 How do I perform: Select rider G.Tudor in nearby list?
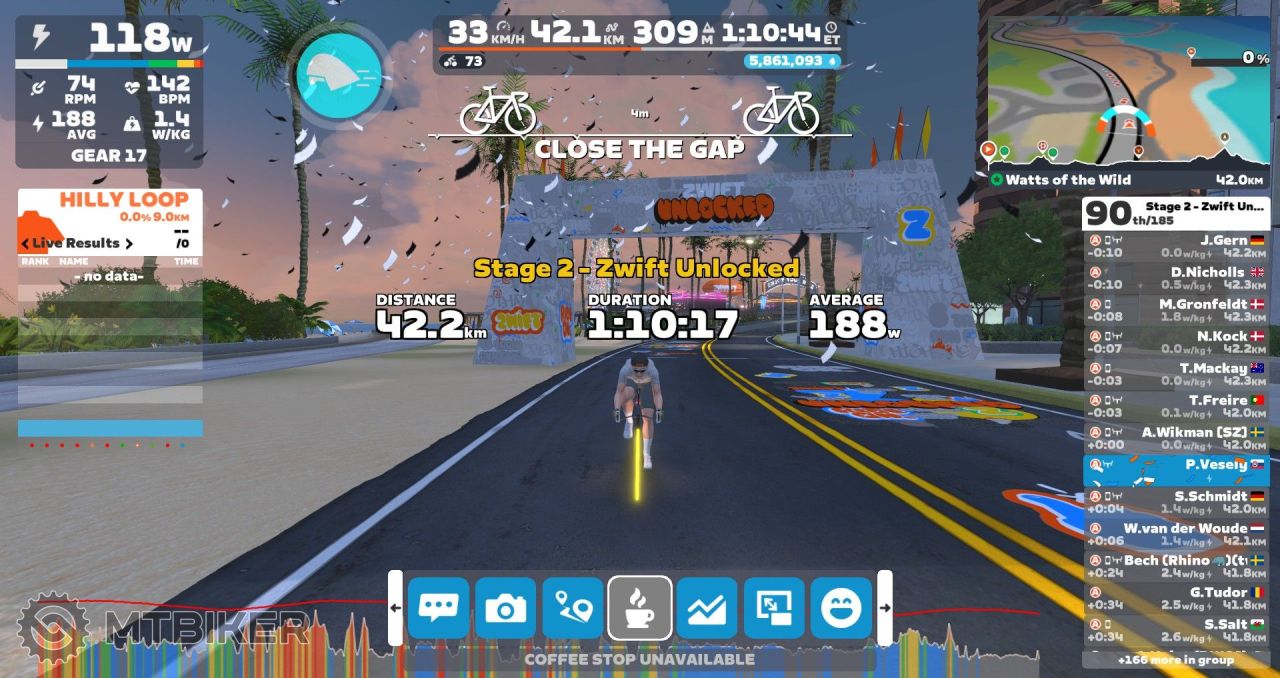tap(1176, 598)
